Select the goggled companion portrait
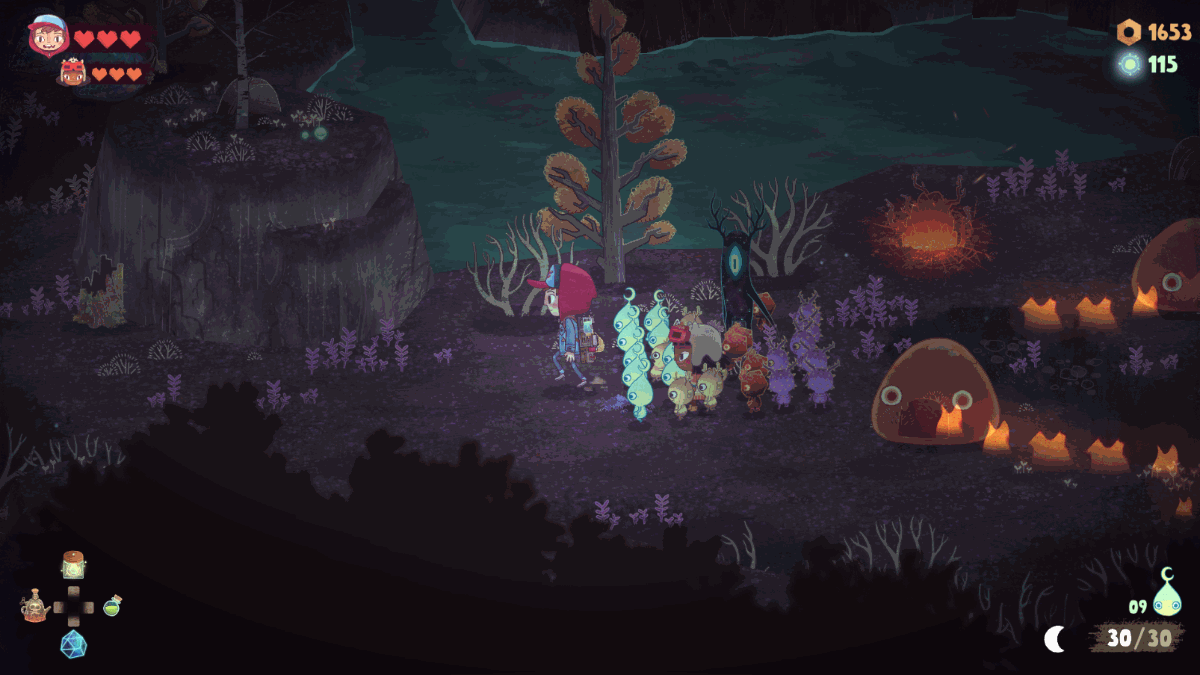 (x=72, y=72)
